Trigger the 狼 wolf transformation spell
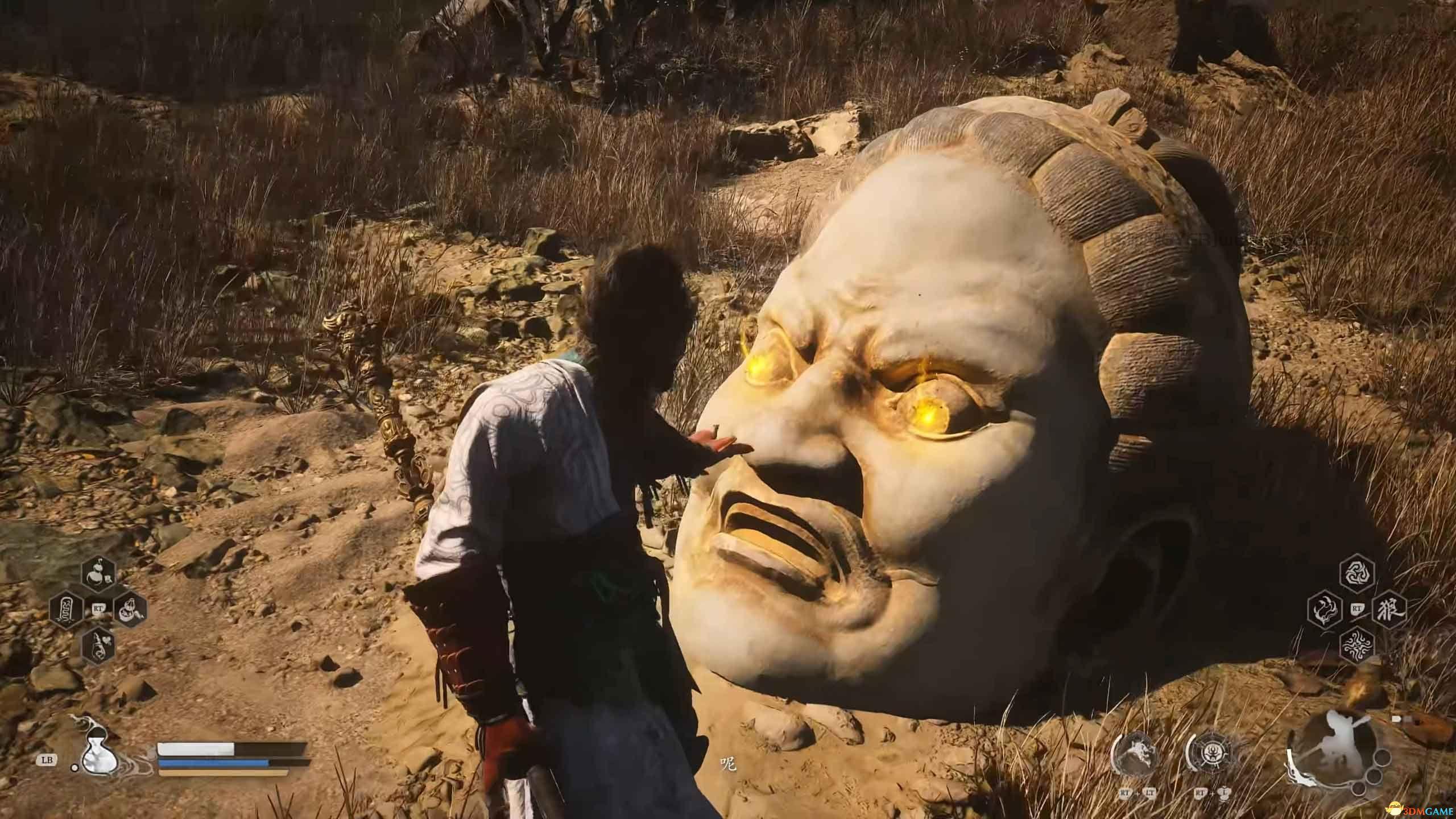The image size is (1456, 819). pos(1388,404)
